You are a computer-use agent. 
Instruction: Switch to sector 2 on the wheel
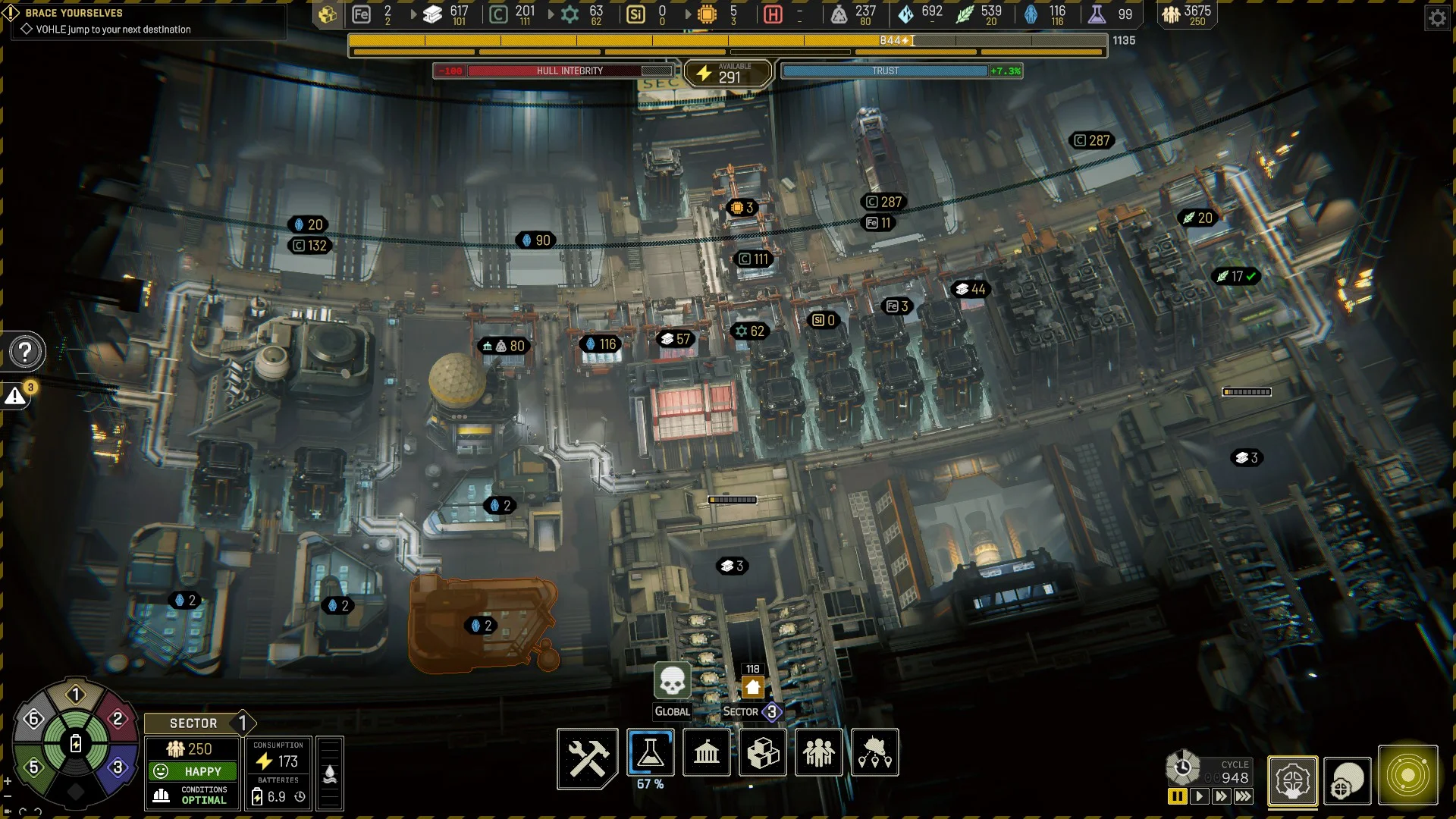118,718
